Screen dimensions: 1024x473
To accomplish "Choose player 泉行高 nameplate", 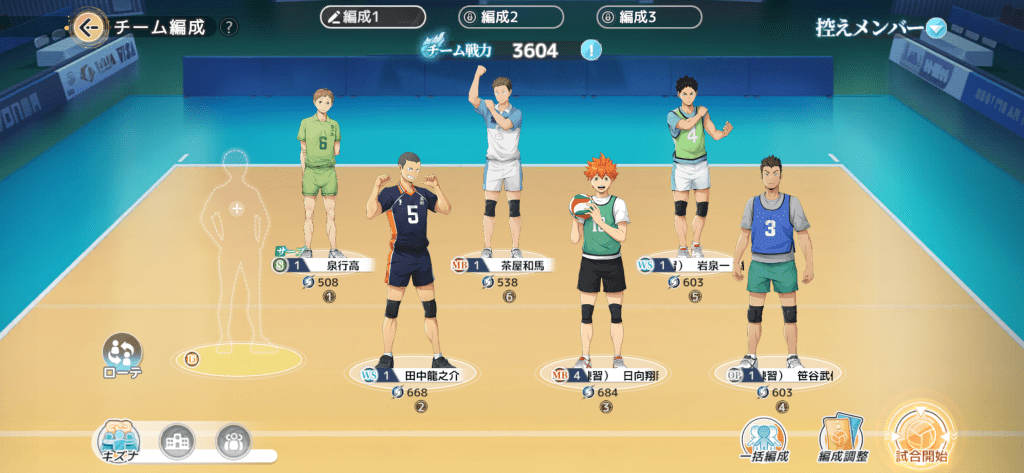I will (x=319, y=265).
